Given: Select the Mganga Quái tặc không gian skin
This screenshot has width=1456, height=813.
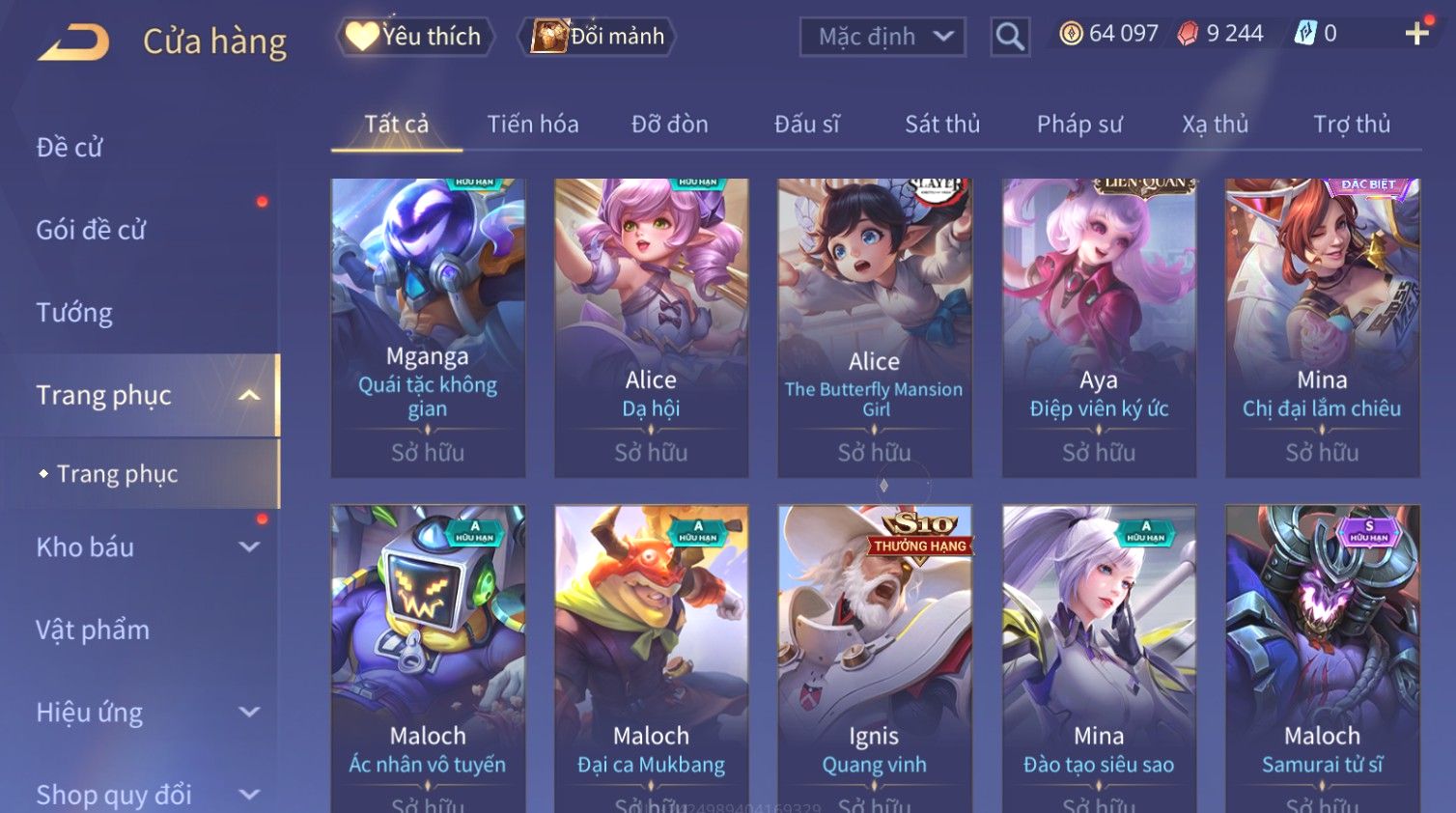Looking at the screenshot, I should tap(428, 326).
